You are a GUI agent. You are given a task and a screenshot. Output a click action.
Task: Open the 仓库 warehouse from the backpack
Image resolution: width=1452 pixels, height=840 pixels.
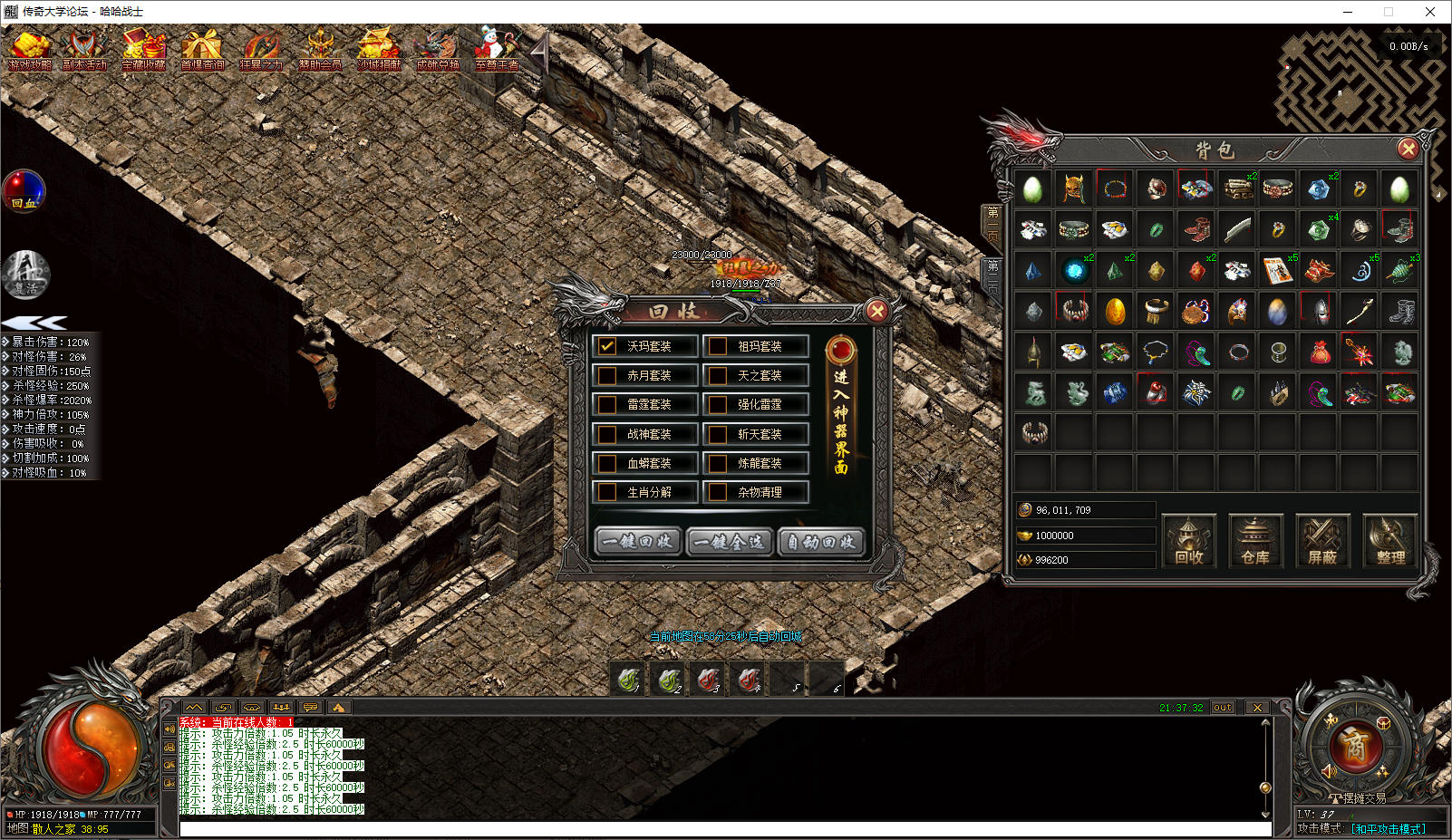(x=1255, y=541)
